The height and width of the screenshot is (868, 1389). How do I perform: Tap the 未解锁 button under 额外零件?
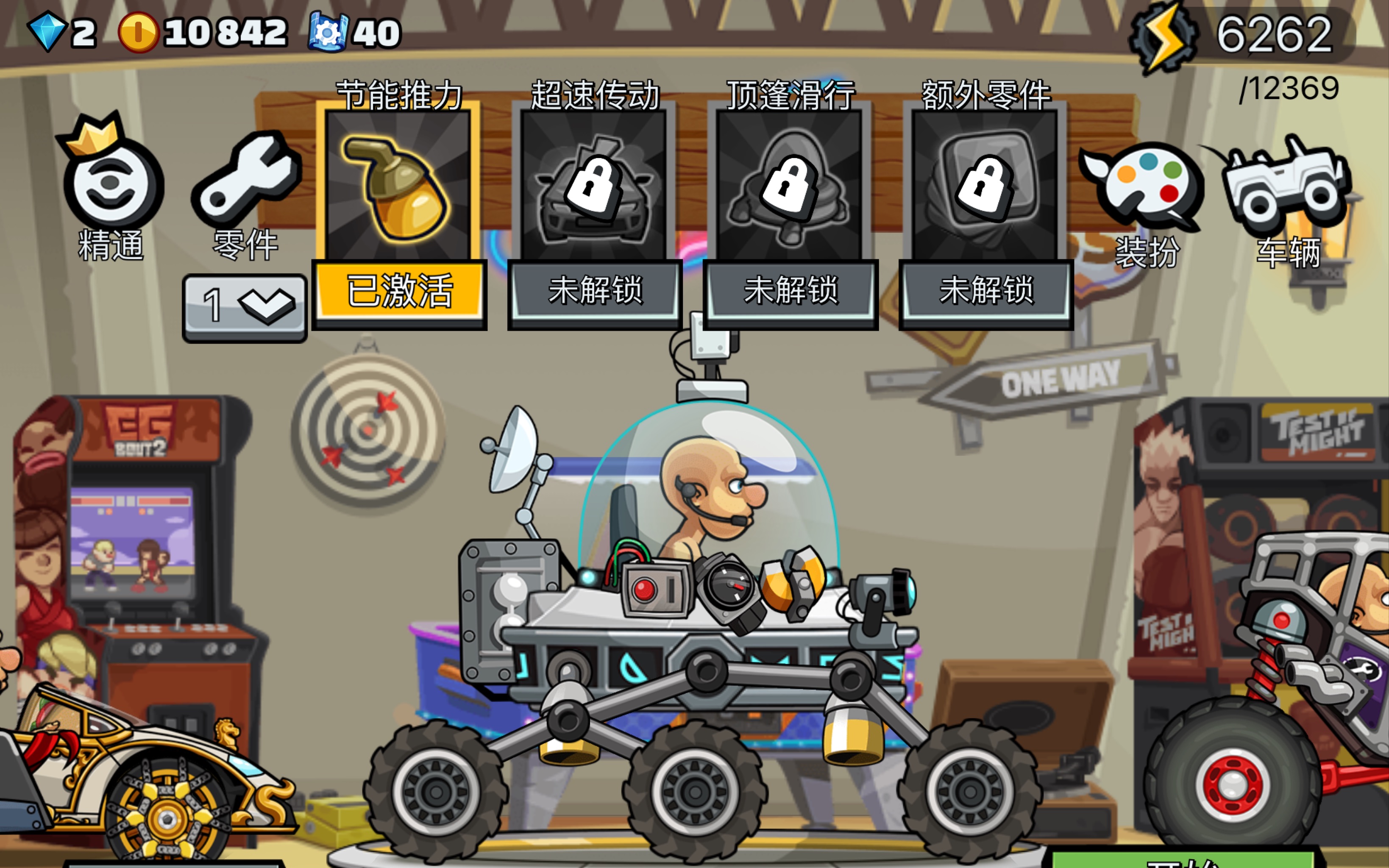tap(985, 290)
